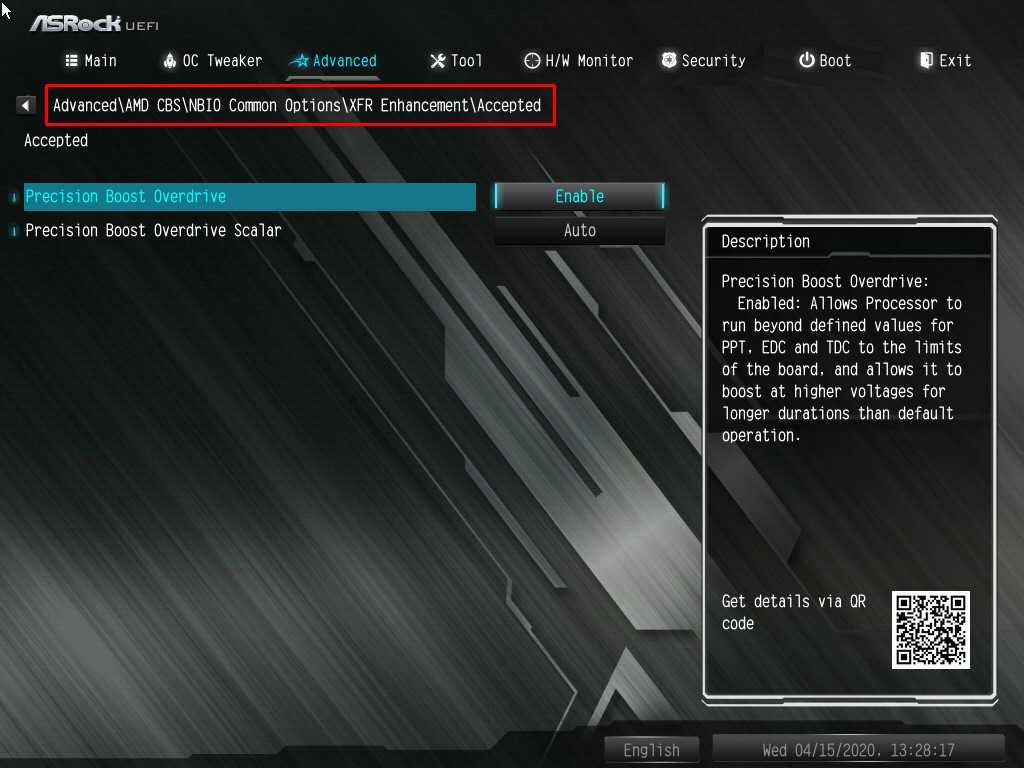Open the Precision Boost Overdrive Enable dropdown

click(579, 197)
